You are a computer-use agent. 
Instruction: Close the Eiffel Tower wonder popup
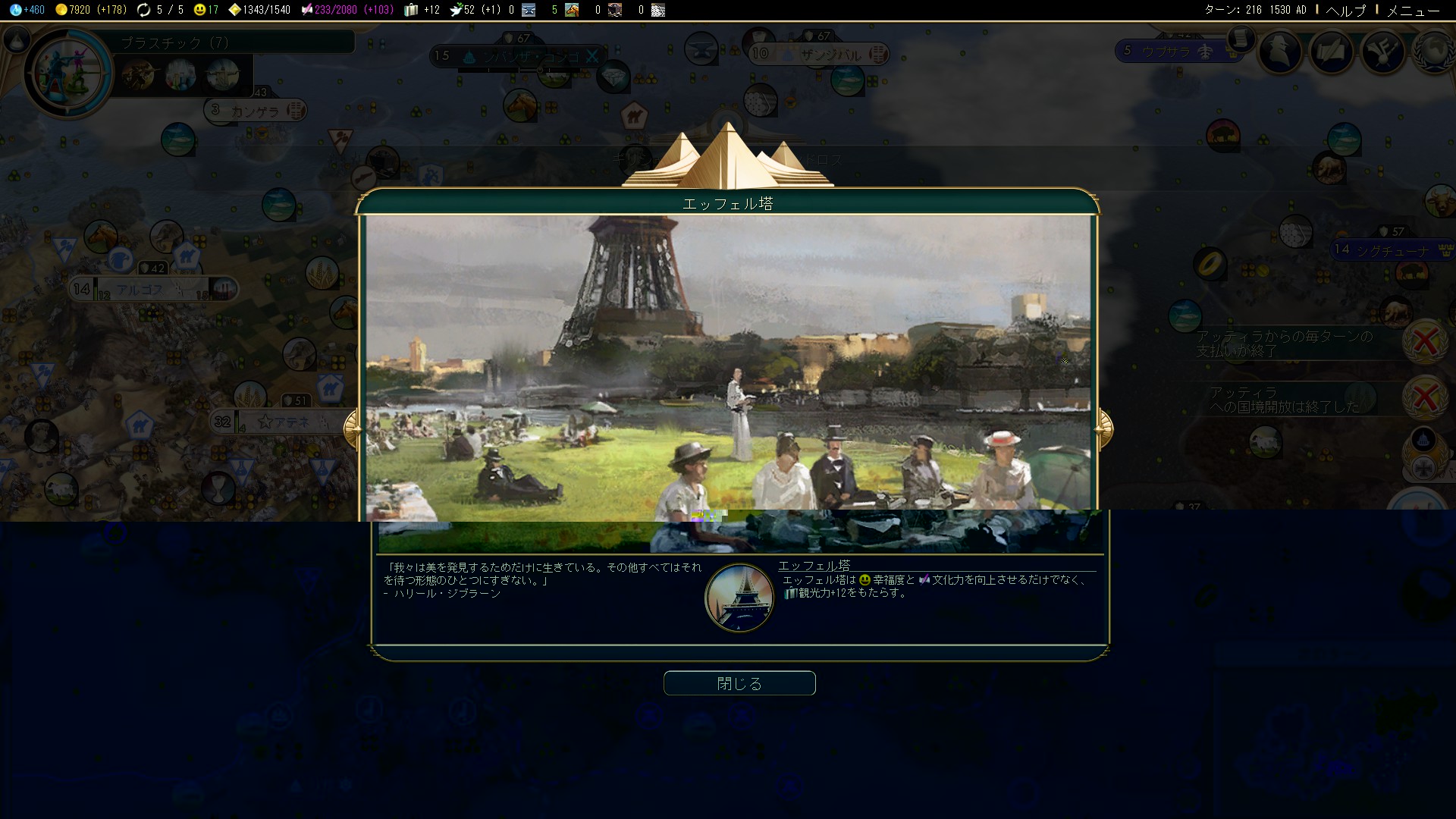pos(739,683)
